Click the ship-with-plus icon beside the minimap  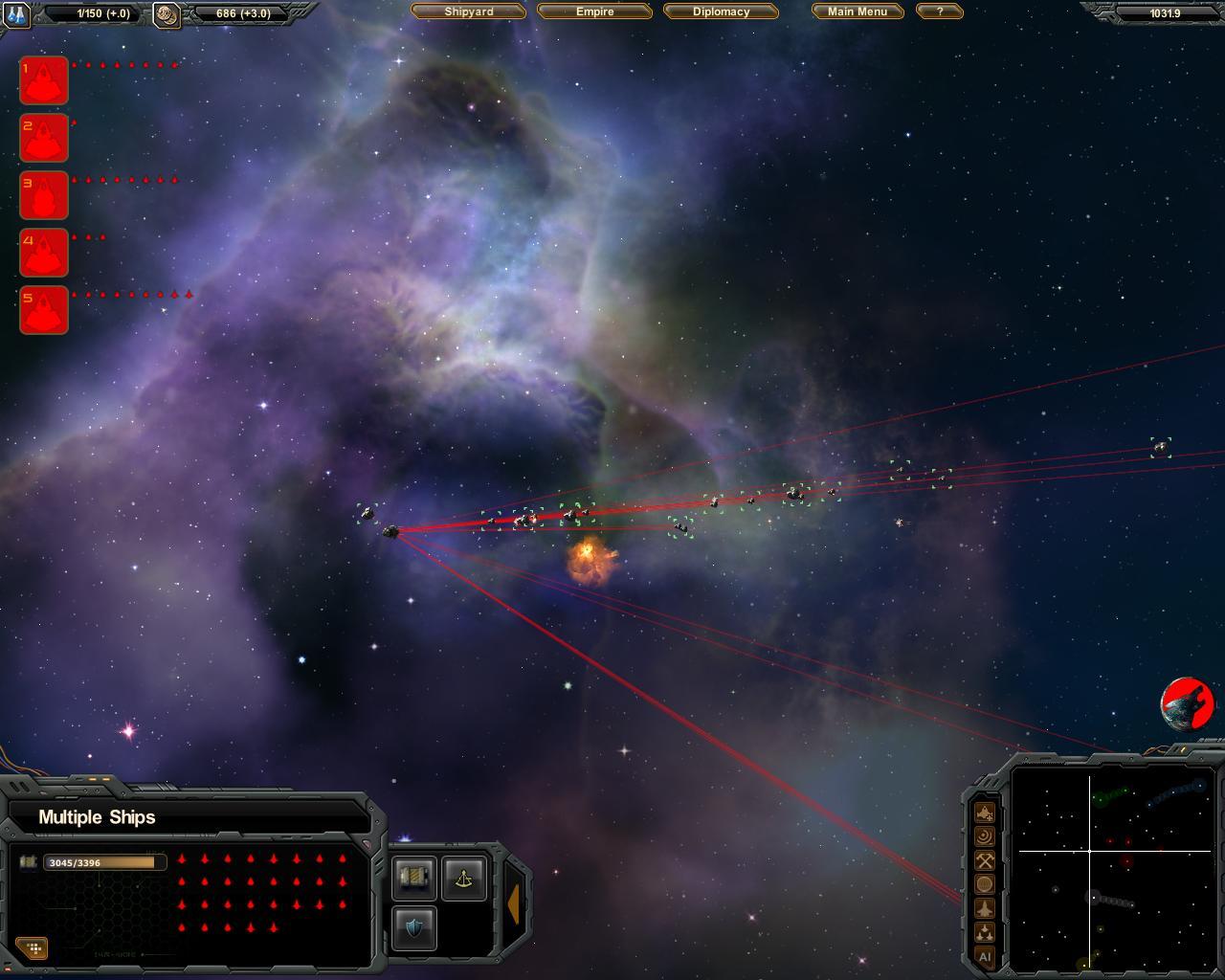coord(985,813)
